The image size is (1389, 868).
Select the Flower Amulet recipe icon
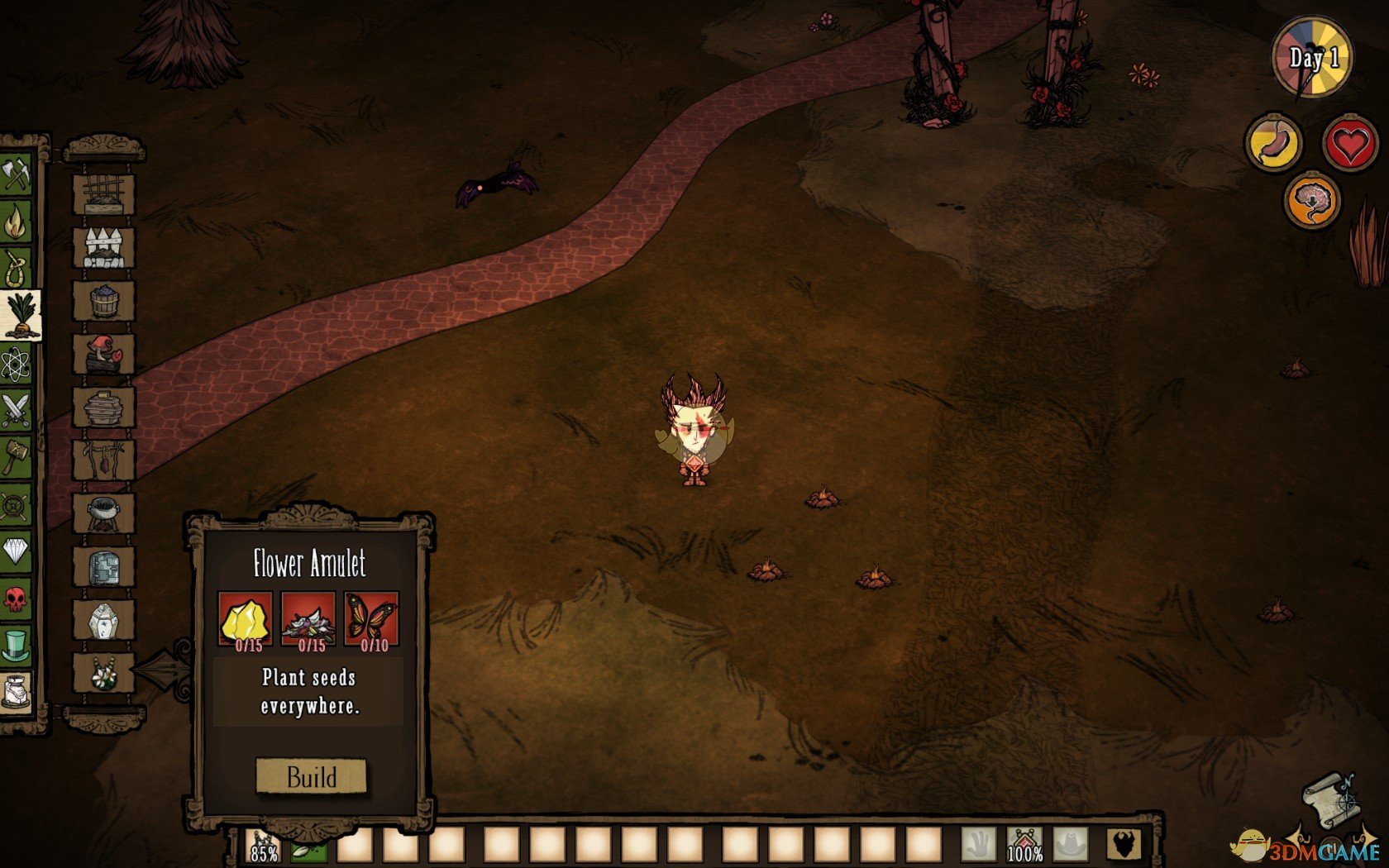click(x=103, y=675)
